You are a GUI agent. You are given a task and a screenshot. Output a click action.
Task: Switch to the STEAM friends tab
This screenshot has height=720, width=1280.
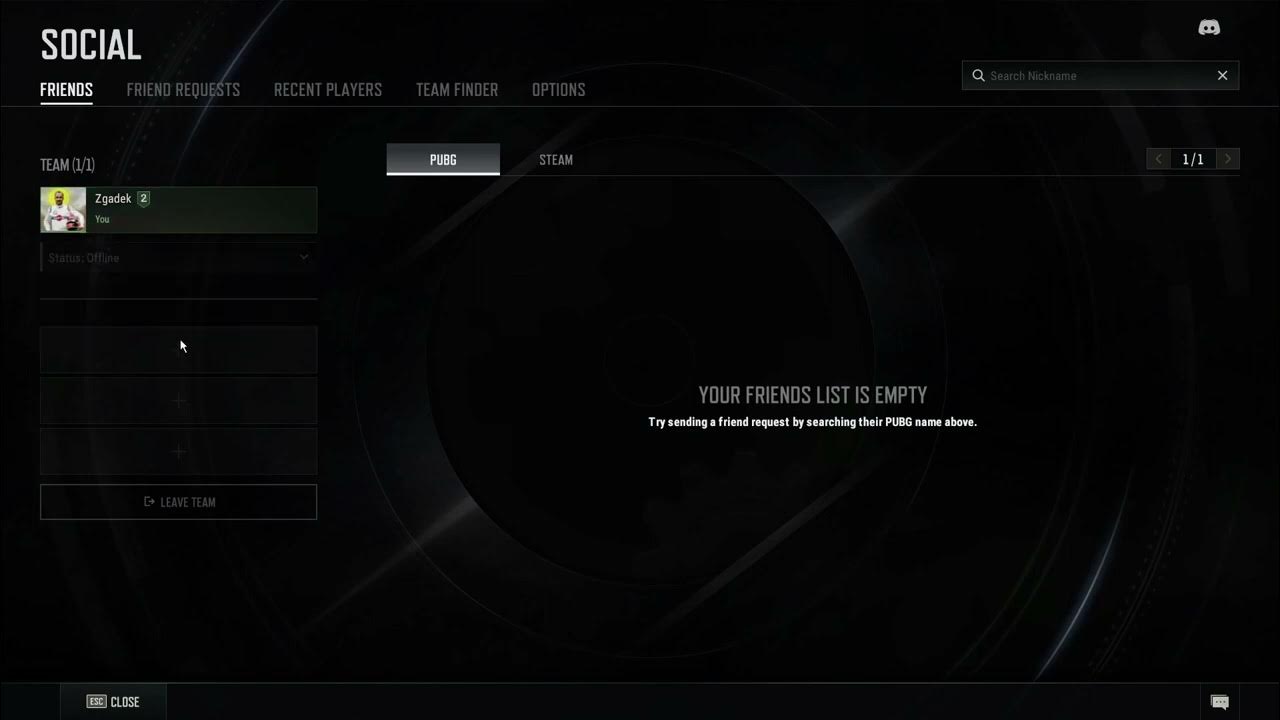coord(555,159)
